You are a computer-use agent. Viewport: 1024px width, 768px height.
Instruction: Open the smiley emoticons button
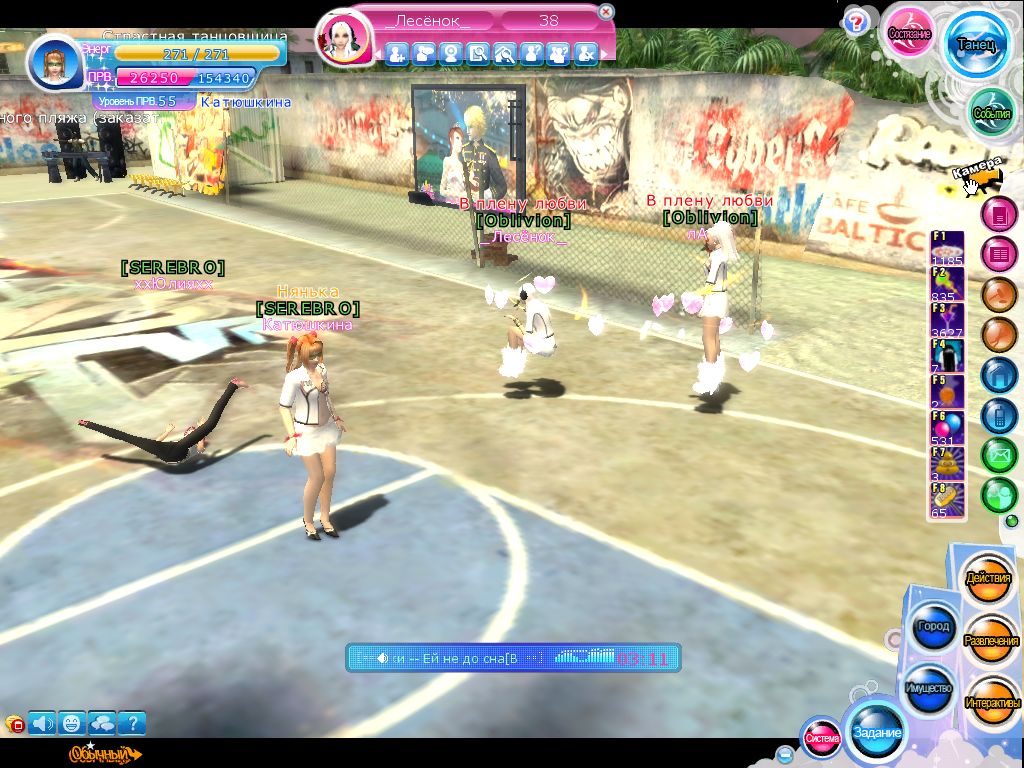click(72, 722)
